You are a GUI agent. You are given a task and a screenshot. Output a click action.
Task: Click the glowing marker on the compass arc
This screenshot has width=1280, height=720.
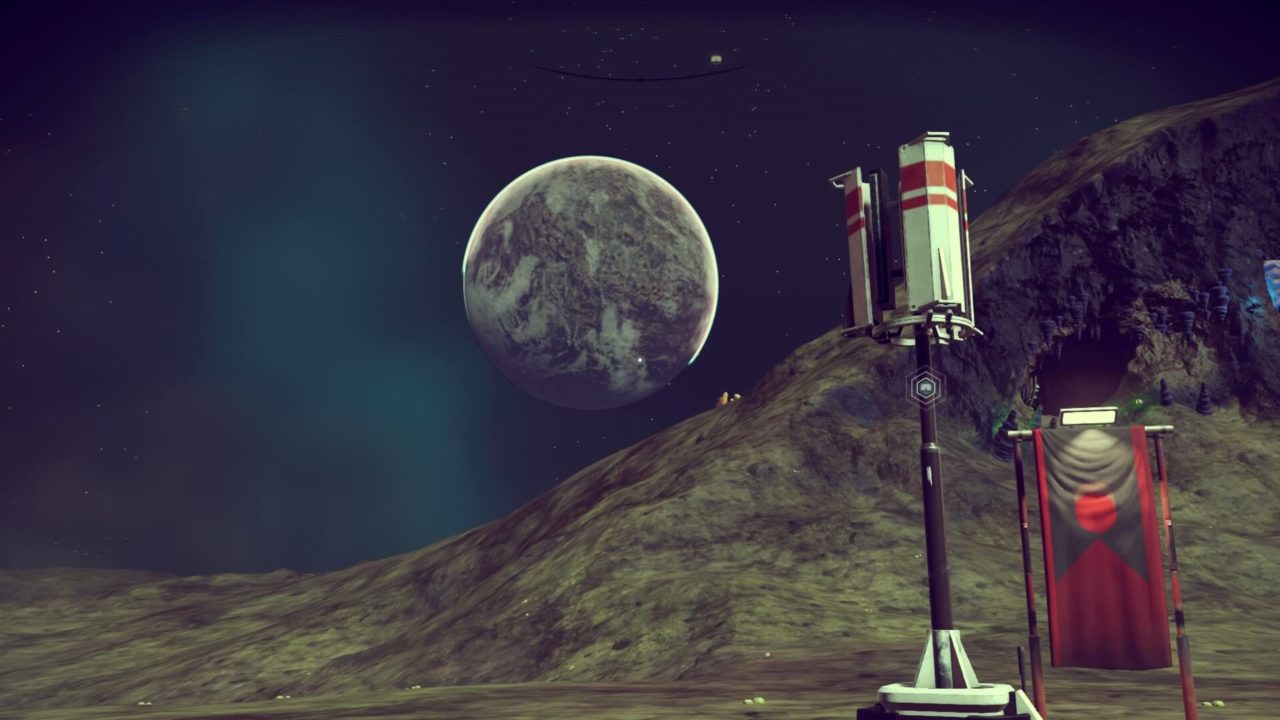pos(716,60)
